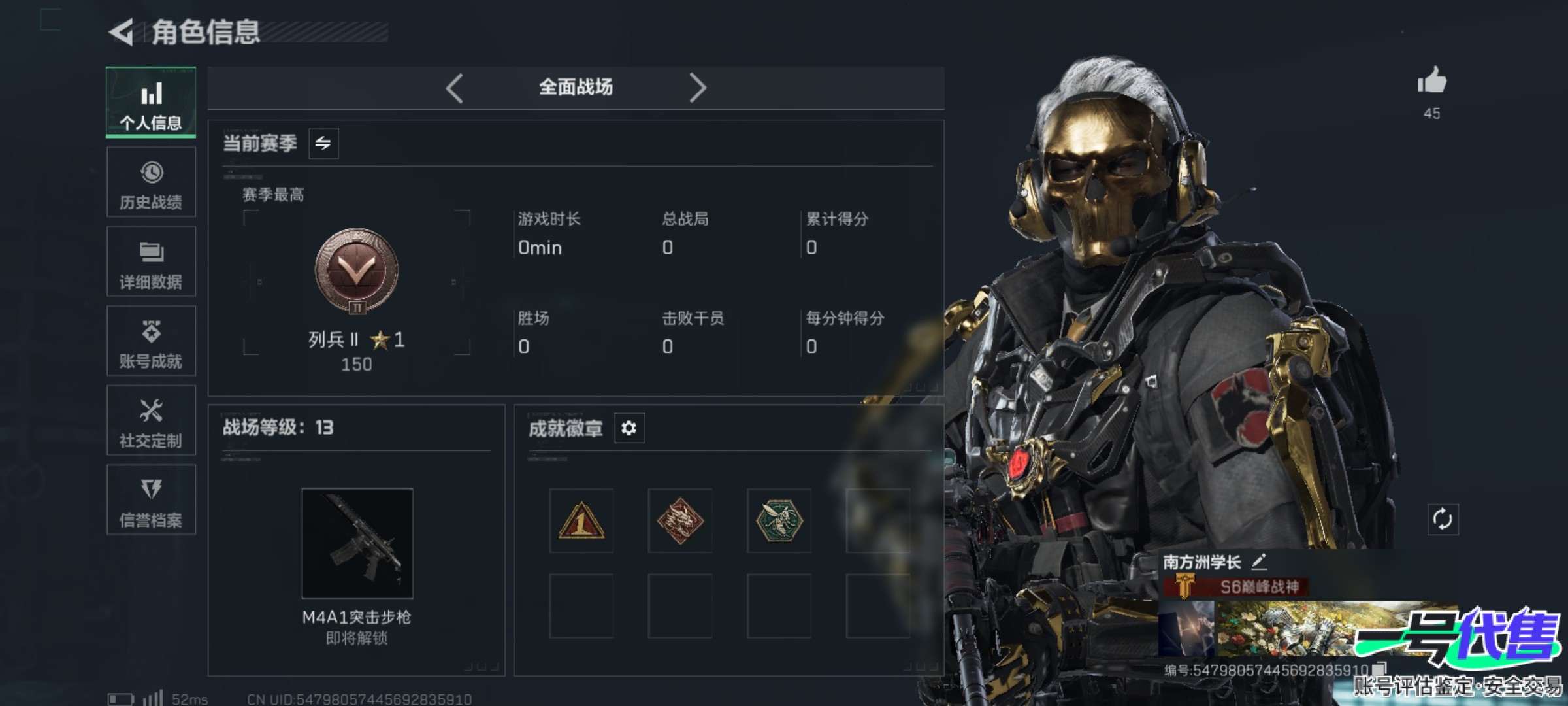Switch to the 个人信息 tab
Image resolution: width=1568 pixels, height=706 pixels.
click(151, 103)
